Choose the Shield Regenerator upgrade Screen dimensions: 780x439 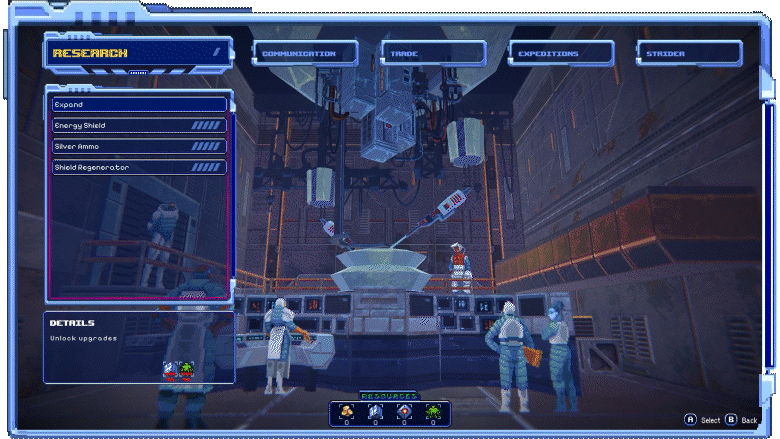pyautogui.click(x=139, y=167)
